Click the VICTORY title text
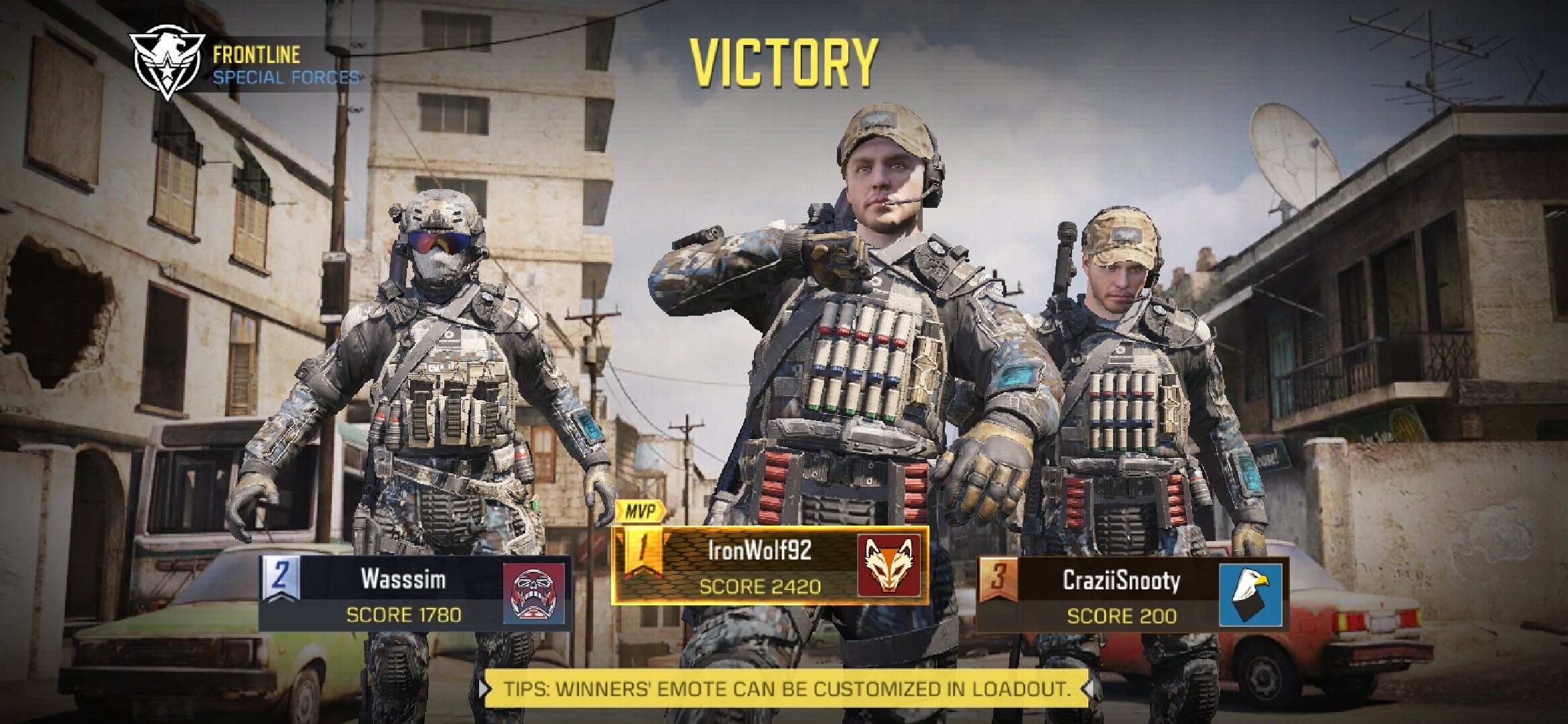1568x724 pixels. click(x=783, y=64)
